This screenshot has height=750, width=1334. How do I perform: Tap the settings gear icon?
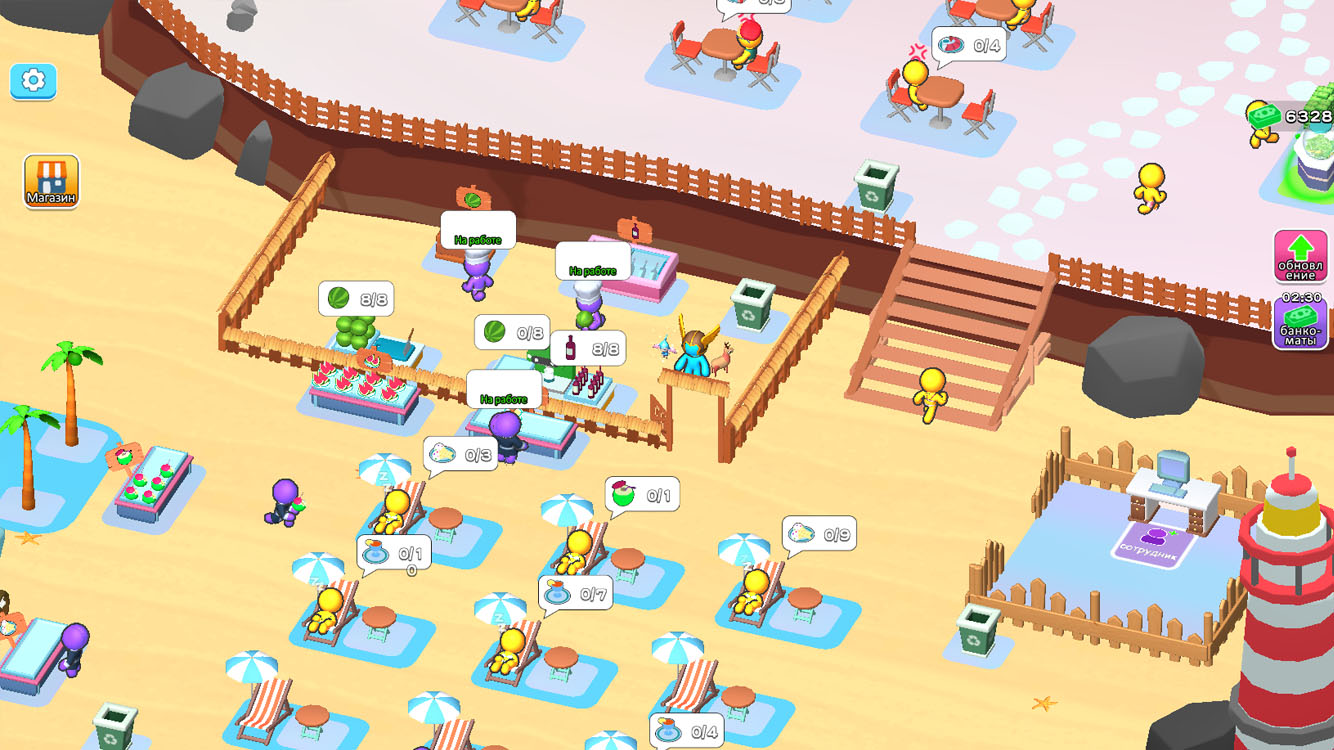click(x=33, y=83)
